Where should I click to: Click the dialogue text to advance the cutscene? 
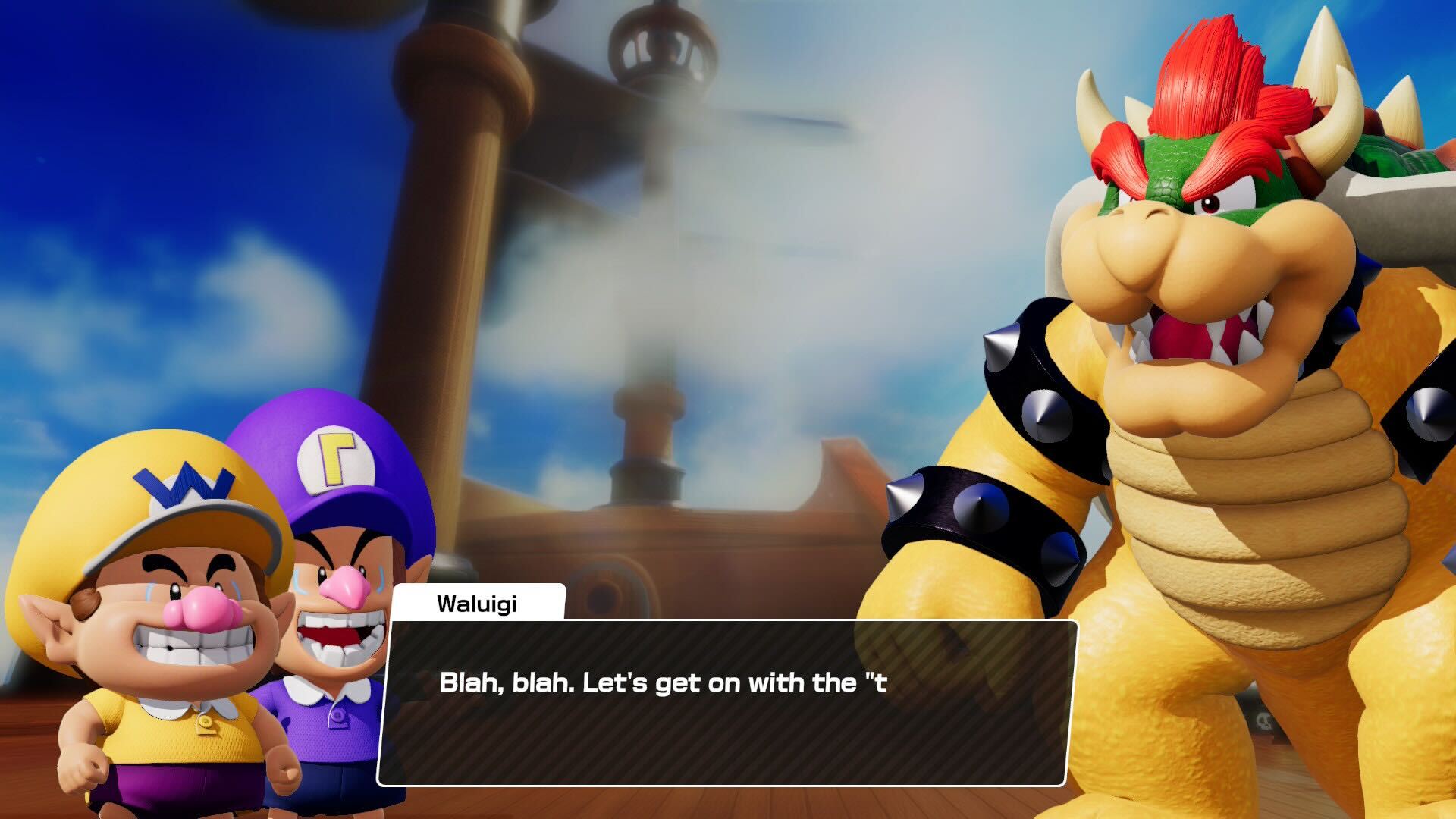[660, 685]
